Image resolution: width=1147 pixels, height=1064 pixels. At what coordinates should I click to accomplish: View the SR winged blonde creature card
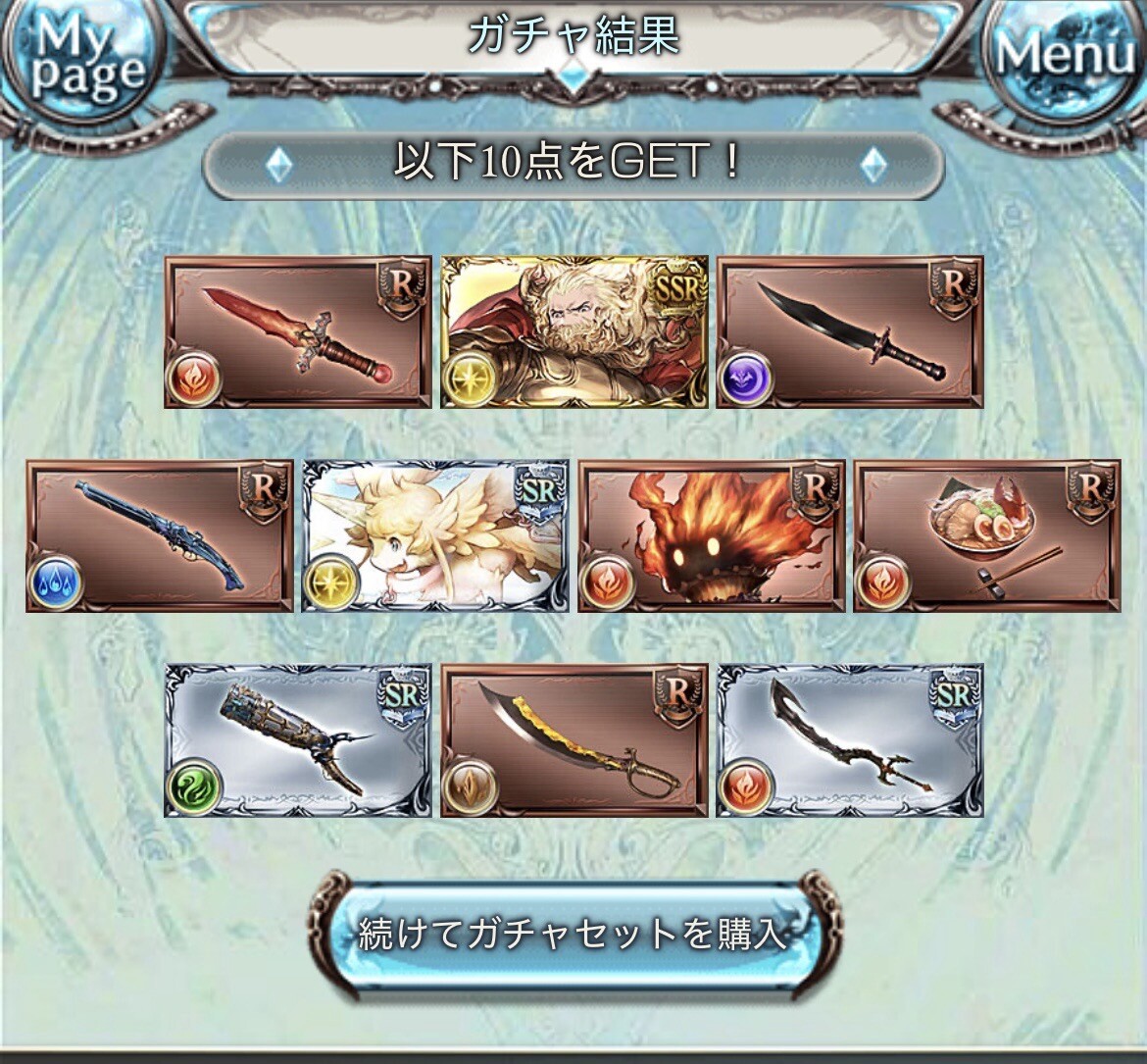click(x=436, y=536)
